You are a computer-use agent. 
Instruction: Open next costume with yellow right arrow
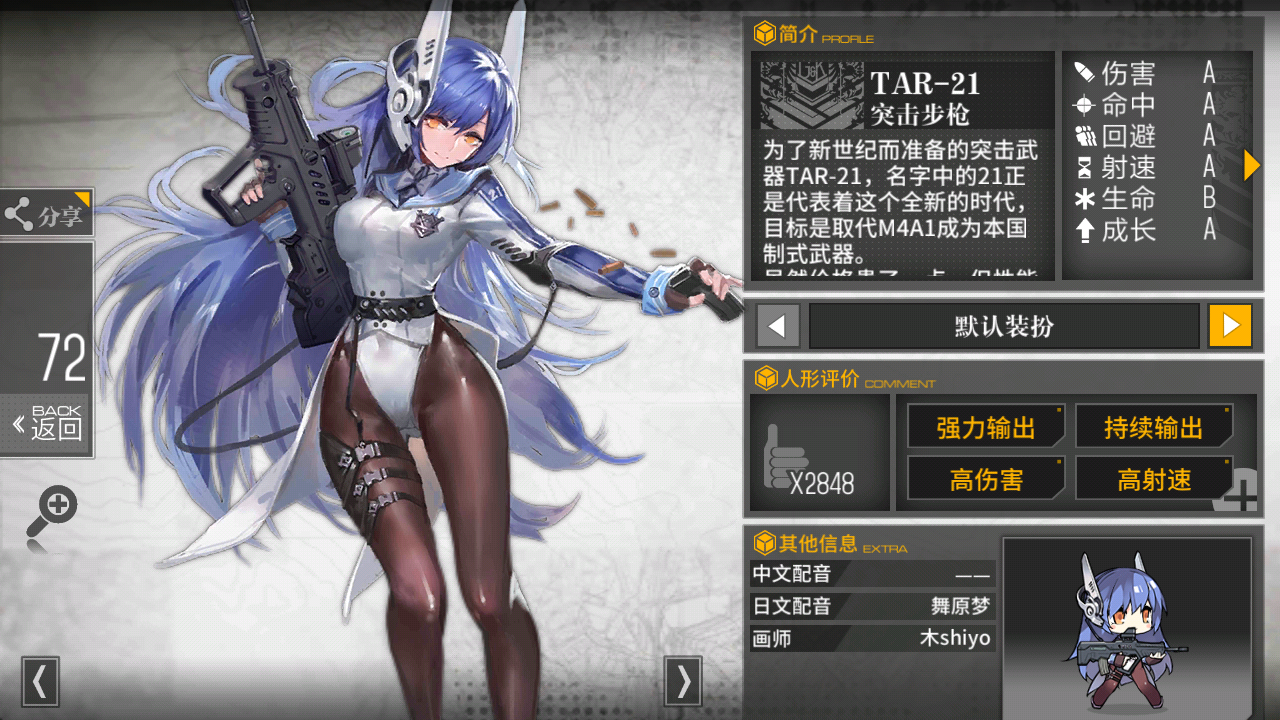1229,325
